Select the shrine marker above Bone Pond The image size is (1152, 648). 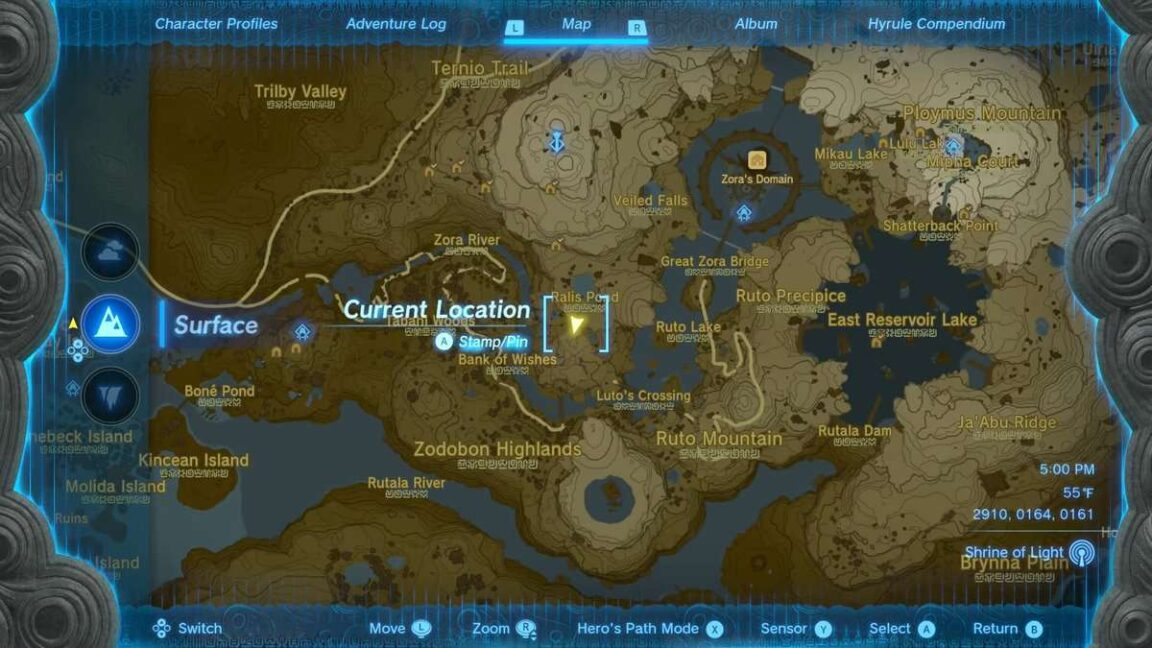pos(302,331)
